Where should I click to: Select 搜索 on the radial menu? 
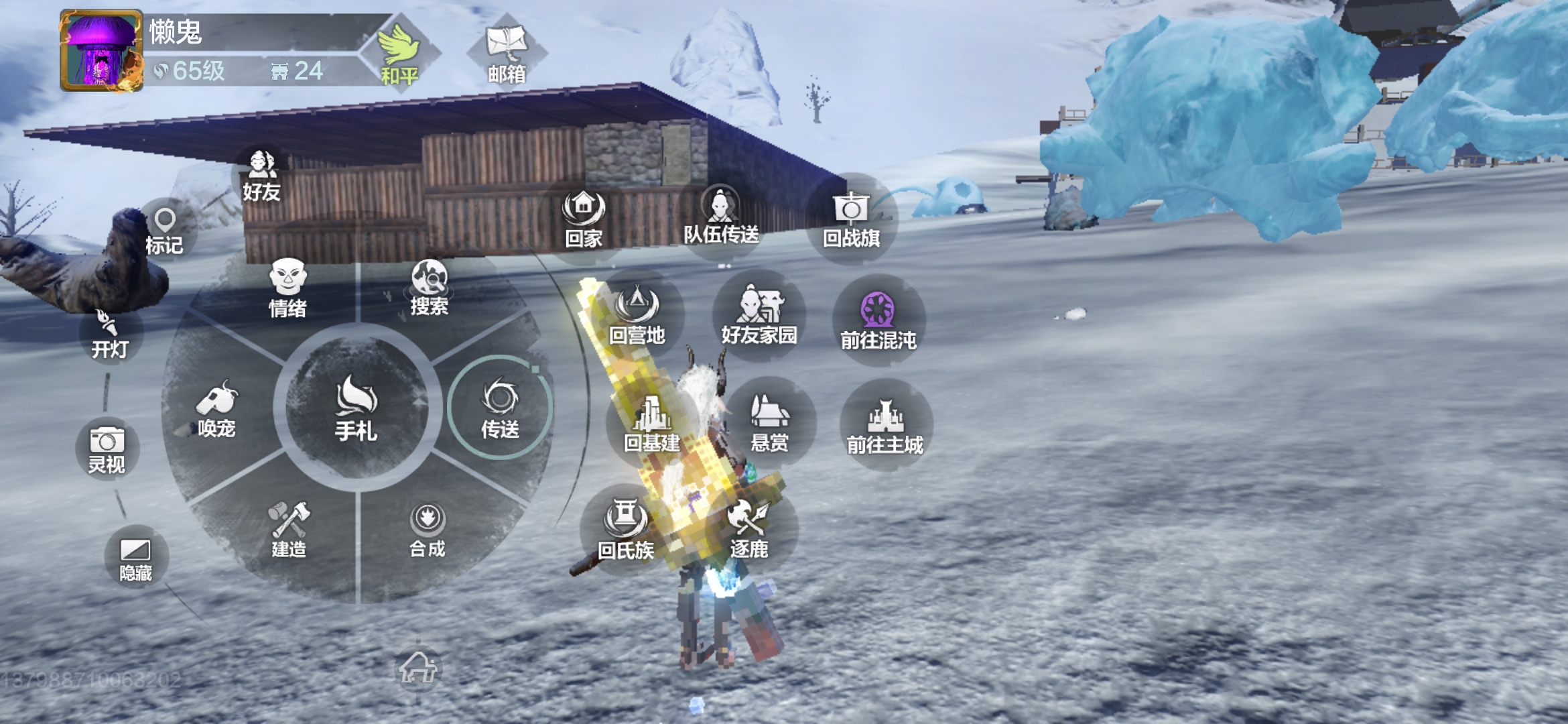(x=429, y=288)
